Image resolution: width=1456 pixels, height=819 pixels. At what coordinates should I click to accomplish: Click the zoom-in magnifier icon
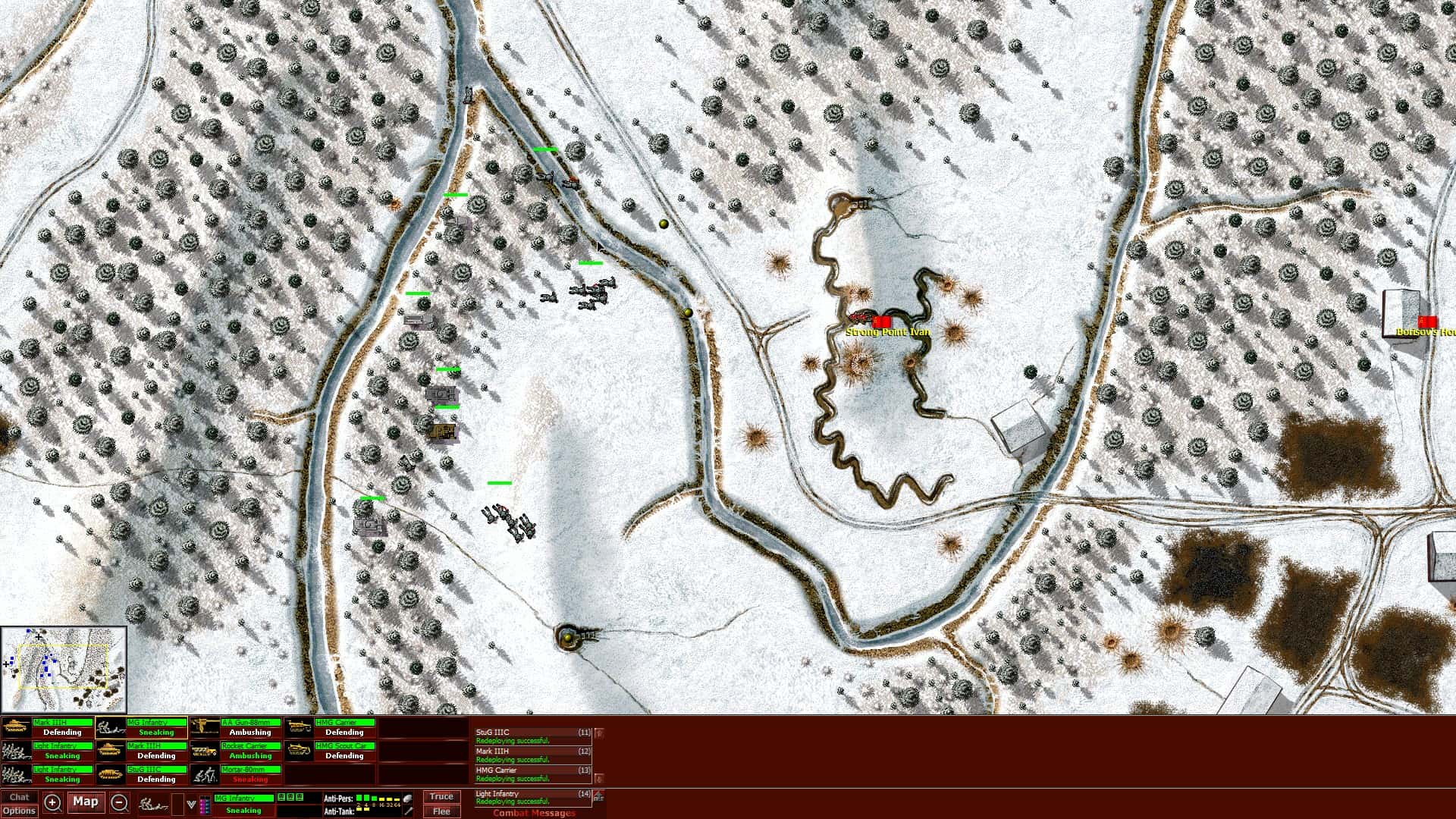[53, 802]
